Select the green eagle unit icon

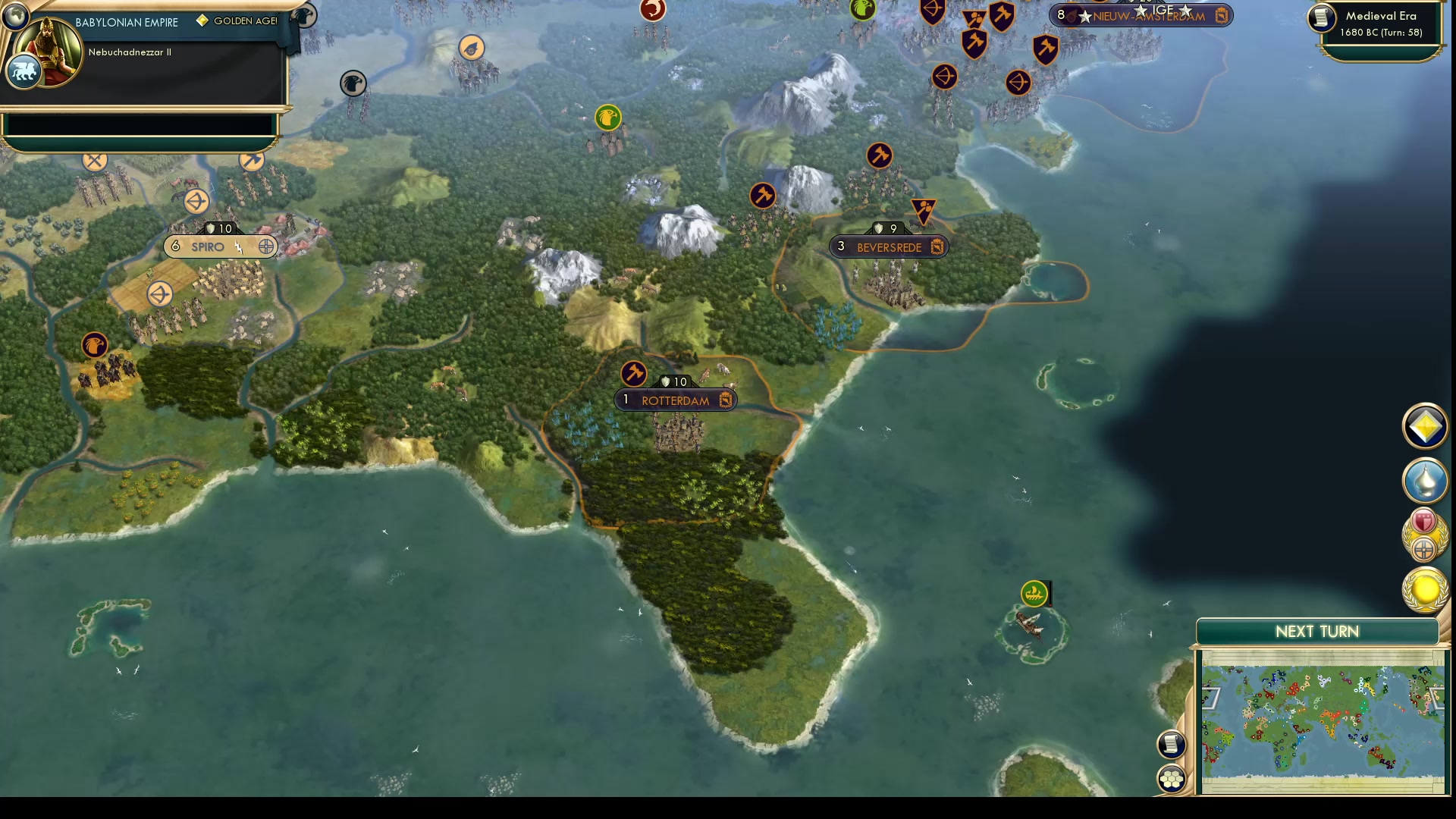click(607, 118)
